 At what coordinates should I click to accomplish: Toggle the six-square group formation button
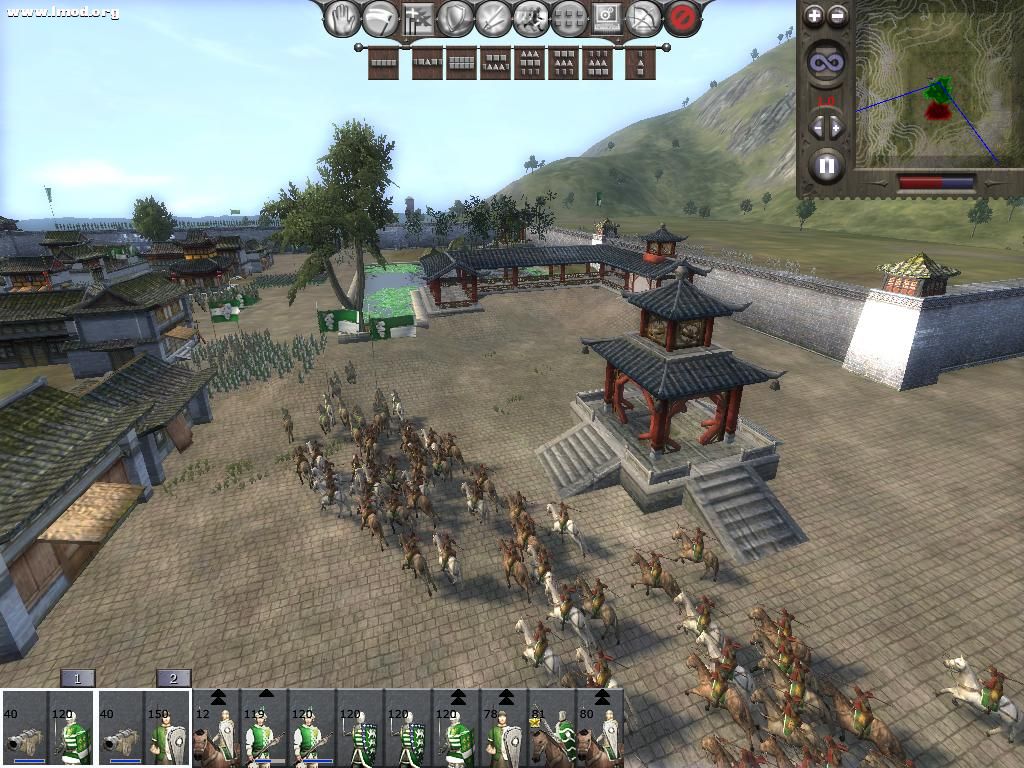pyautogui.click(x=568, y=18)
